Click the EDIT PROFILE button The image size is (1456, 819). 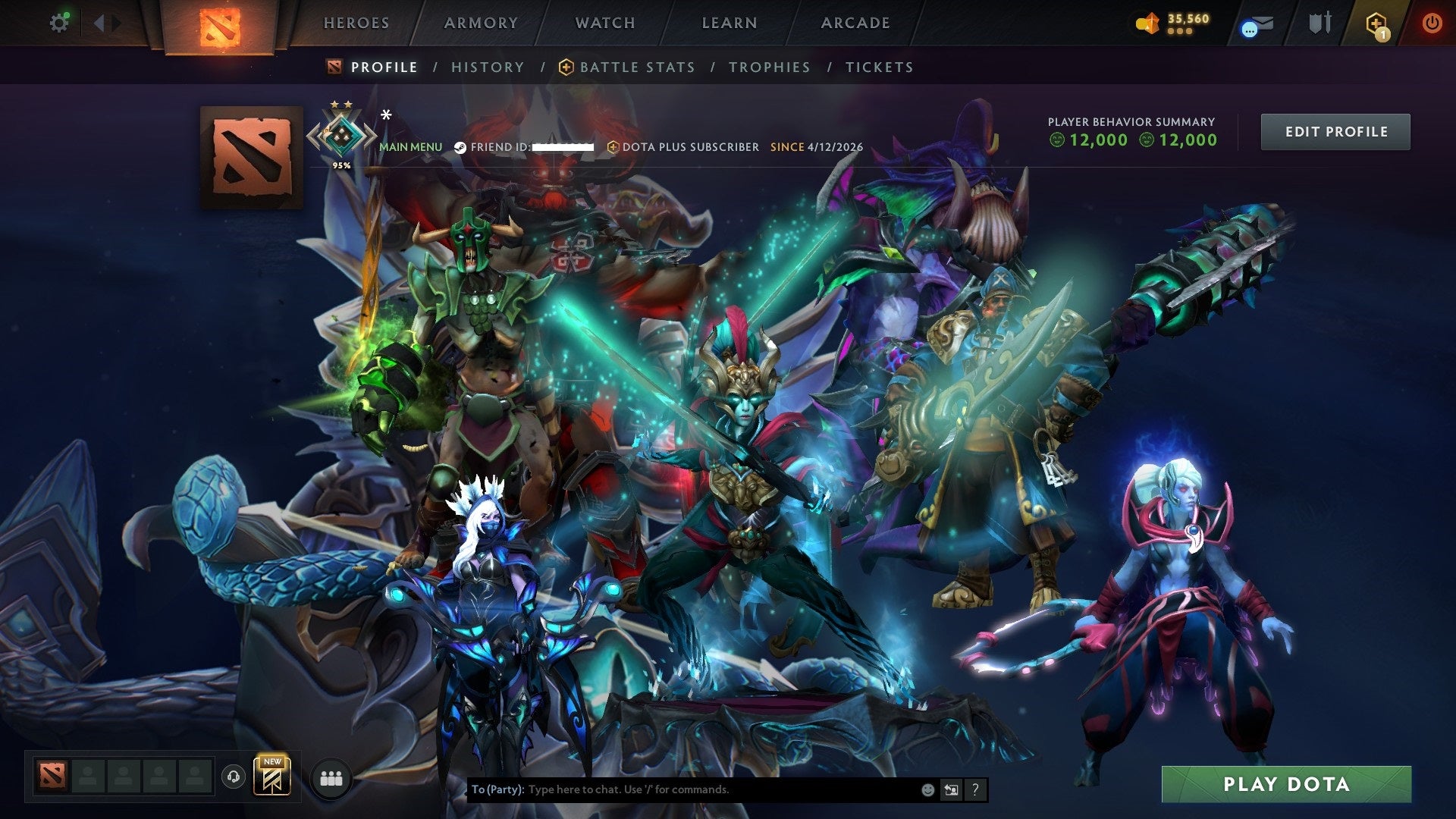click(1335, 131)
